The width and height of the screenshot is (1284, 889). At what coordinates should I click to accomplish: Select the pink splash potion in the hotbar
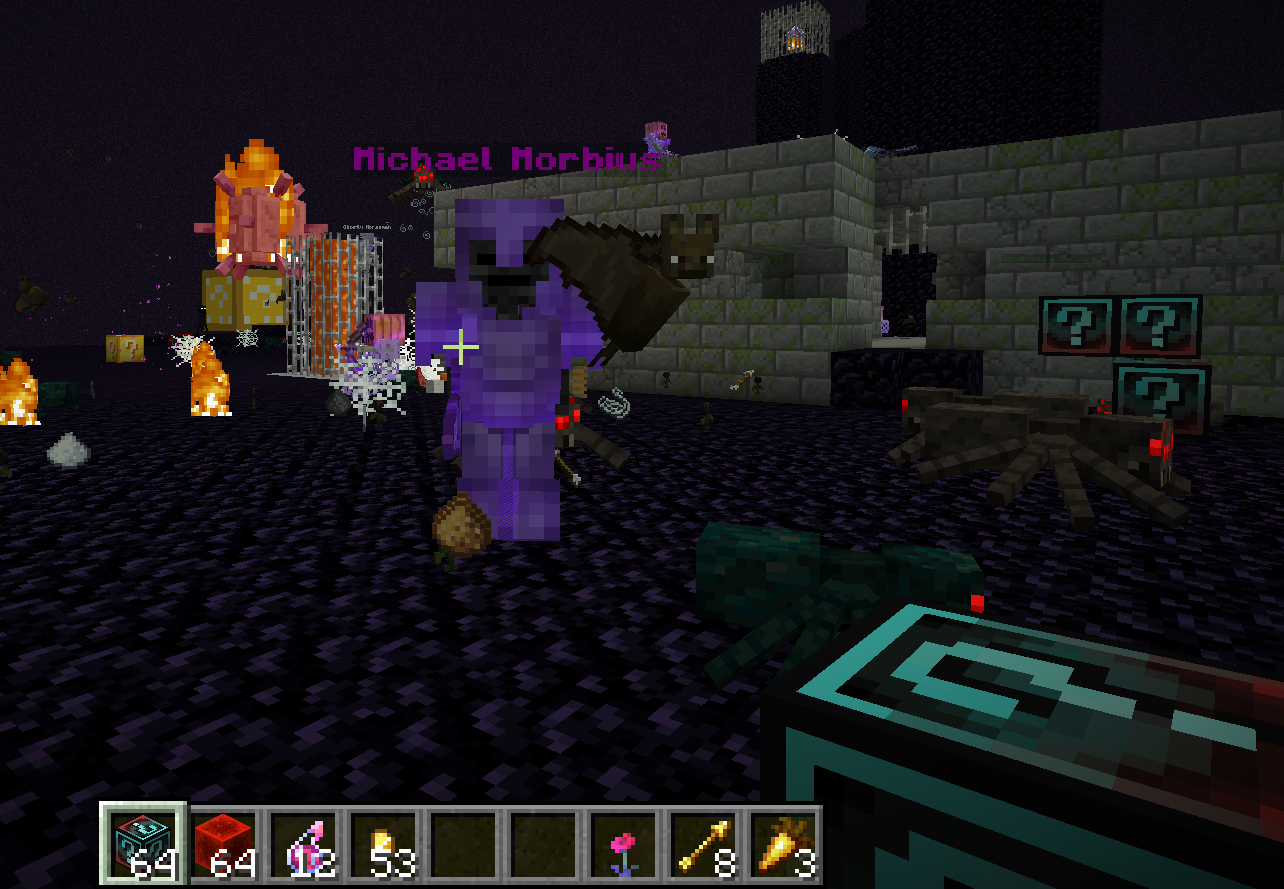(x=301, y=844)
